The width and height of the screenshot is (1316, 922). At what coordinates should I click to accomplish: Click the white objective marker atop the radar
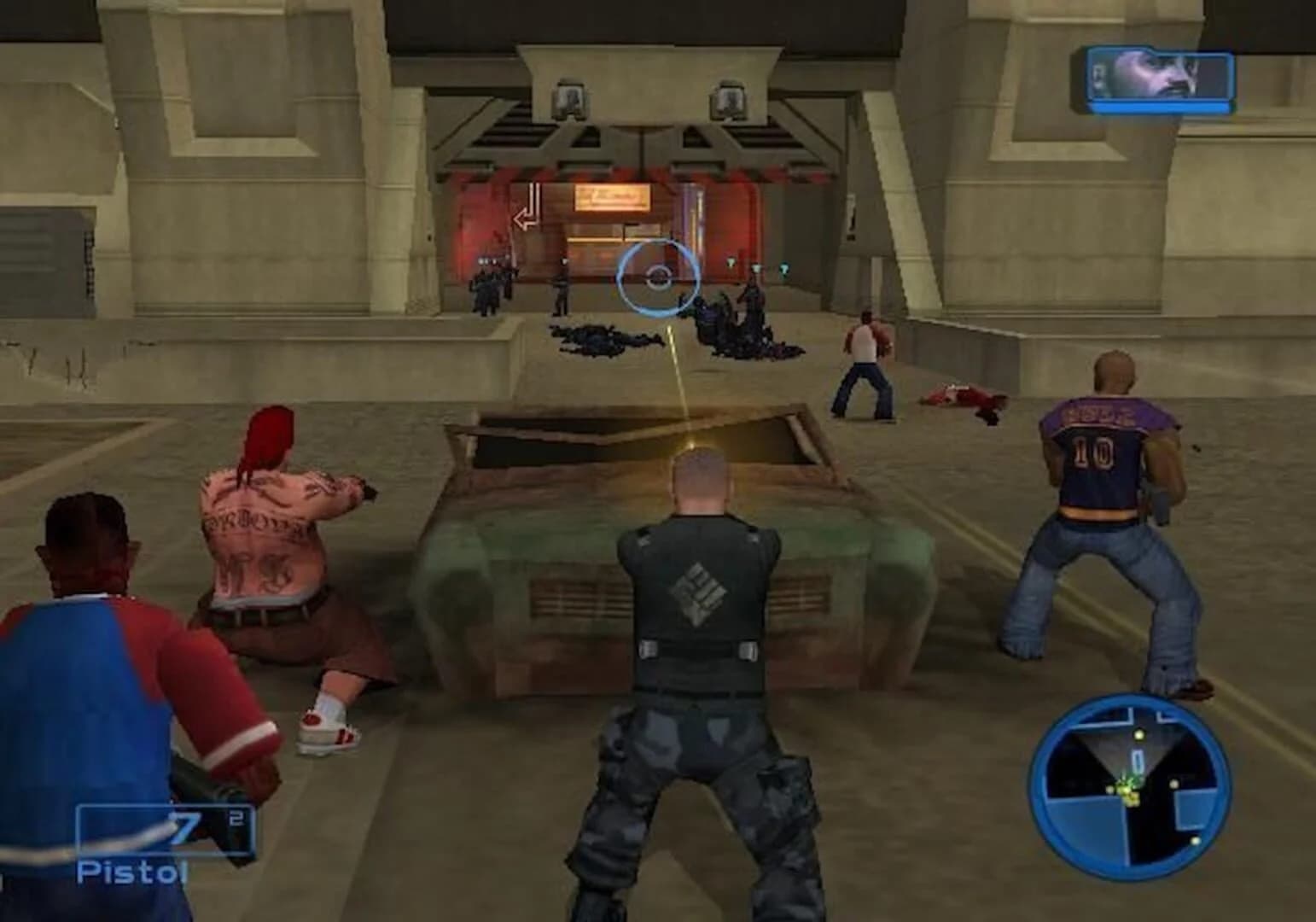pos(1138,734)
